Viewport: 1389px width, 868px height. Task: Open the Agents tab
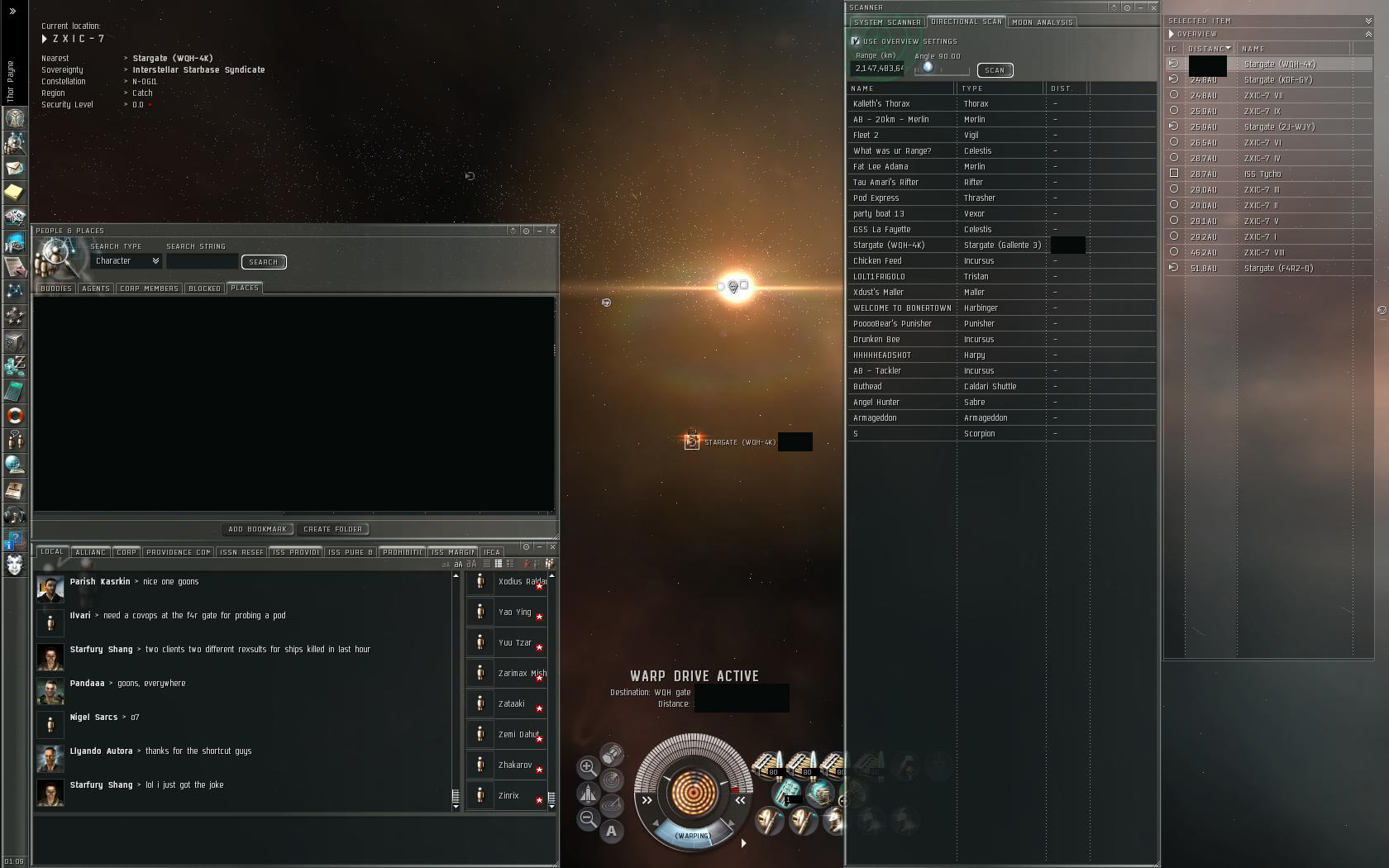[x=96, y=289]
